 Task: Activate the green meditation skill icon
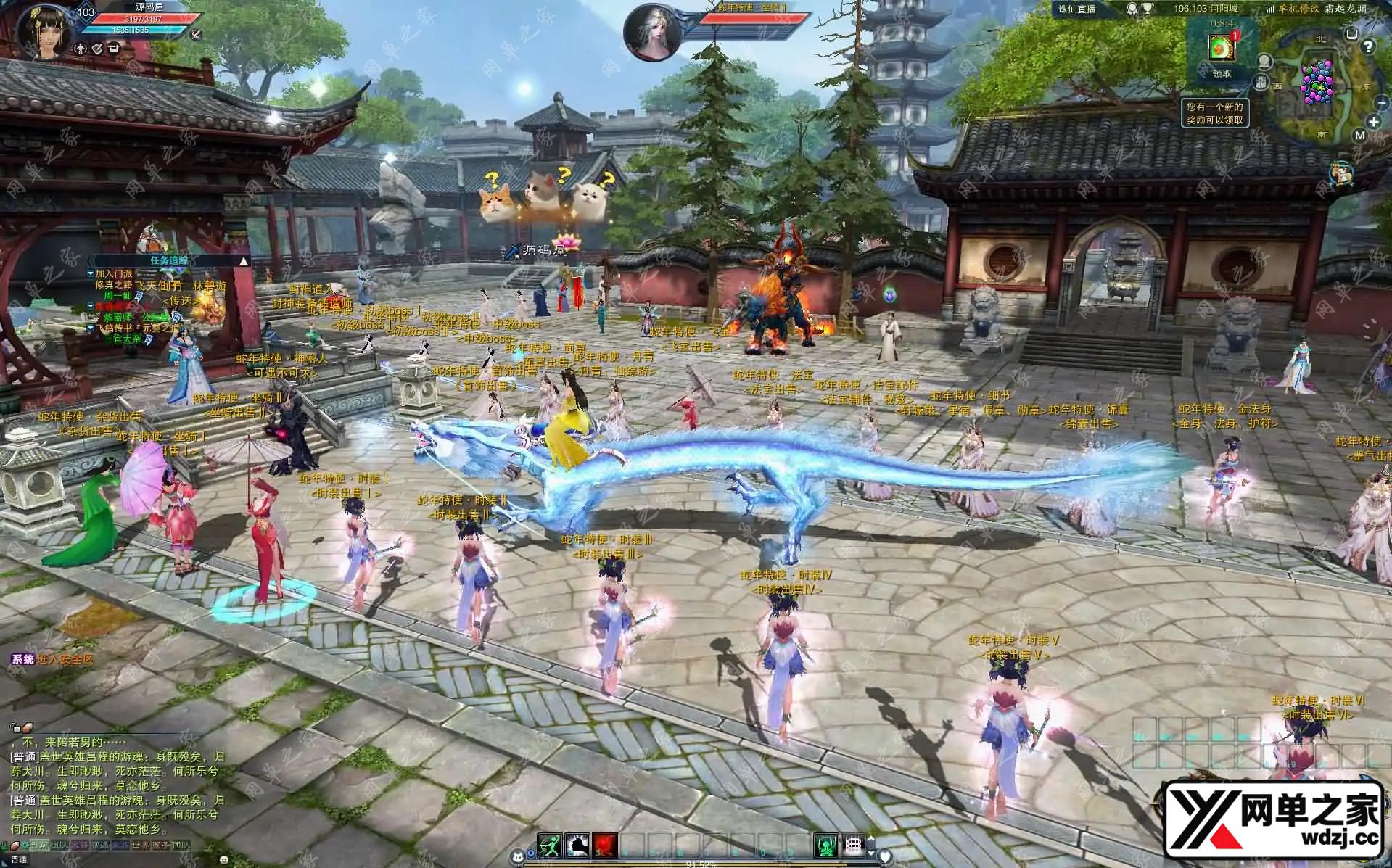[825, 846]
